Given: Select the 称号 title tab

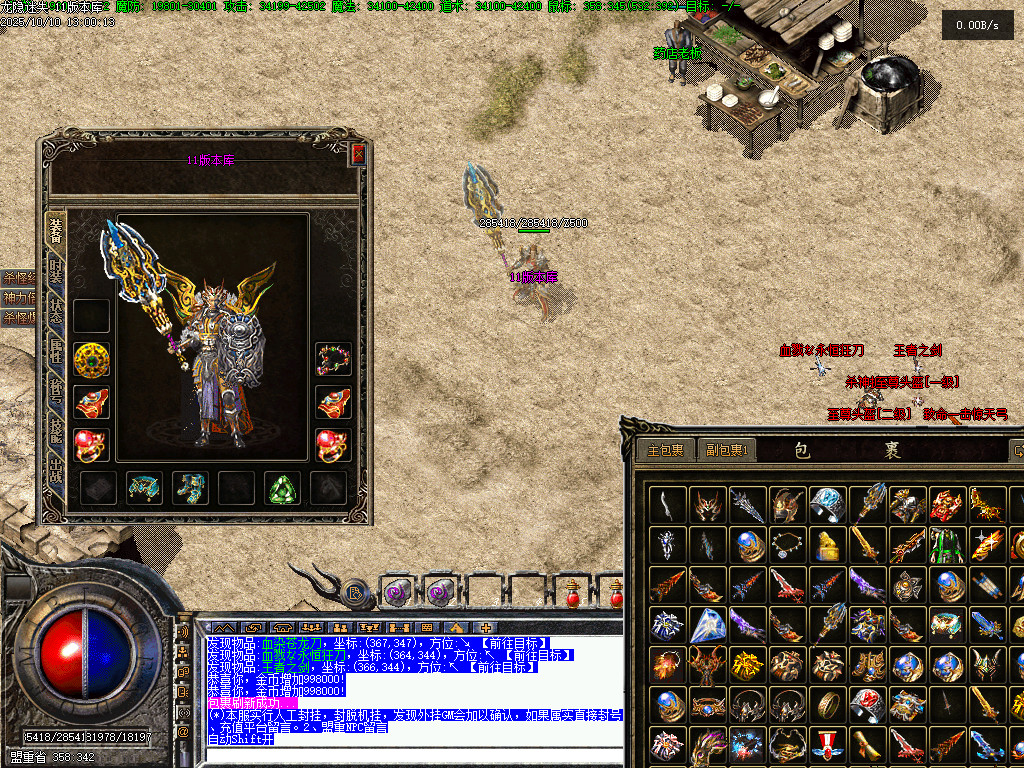Looking at the screenshot, I should pyautogui.click(x=56, y=390).
